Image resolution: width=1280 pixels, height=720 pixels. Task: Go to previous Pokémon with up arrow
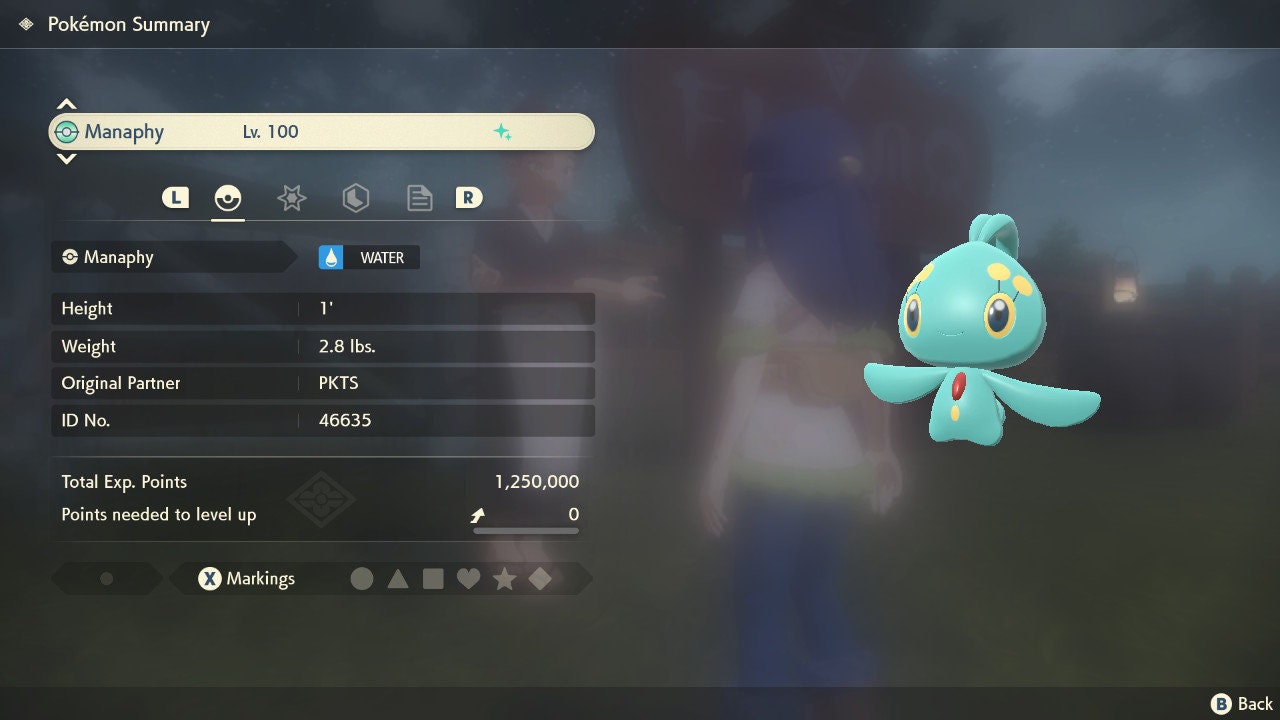click(66, 104)
